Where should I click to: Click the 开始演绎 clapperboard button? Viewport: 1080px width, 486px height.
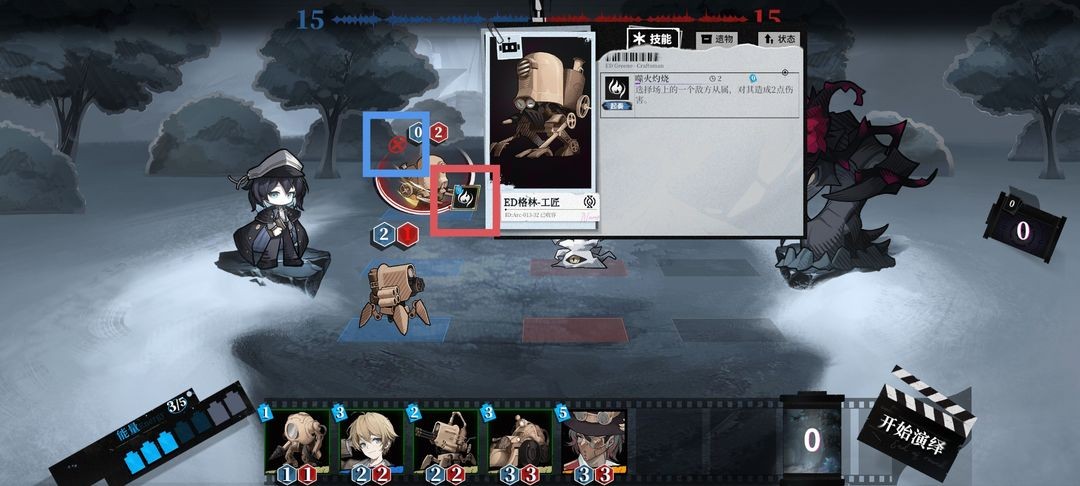click(916, 418)
